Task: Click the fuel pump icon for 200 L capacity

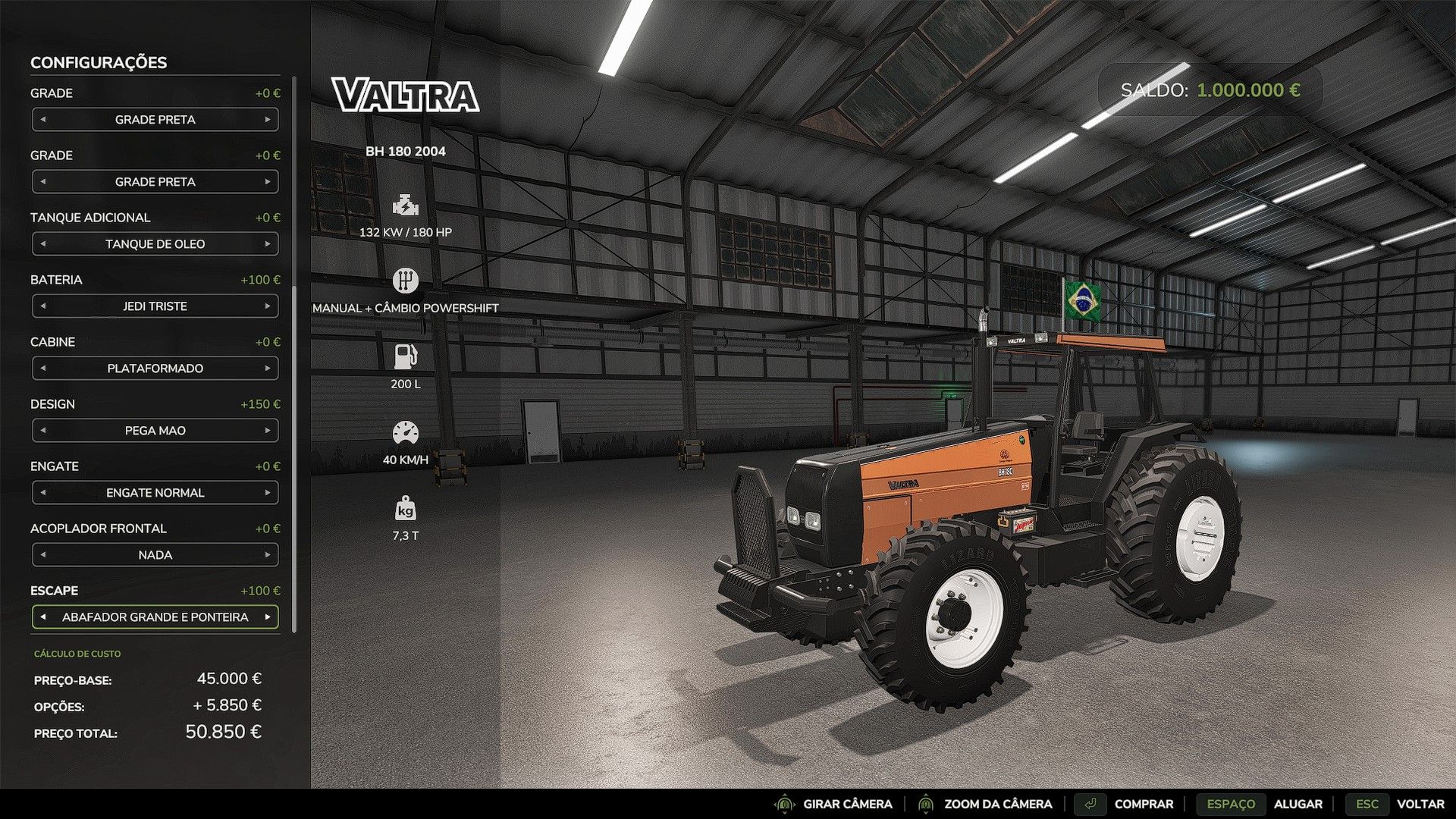Action: [406, 354]
